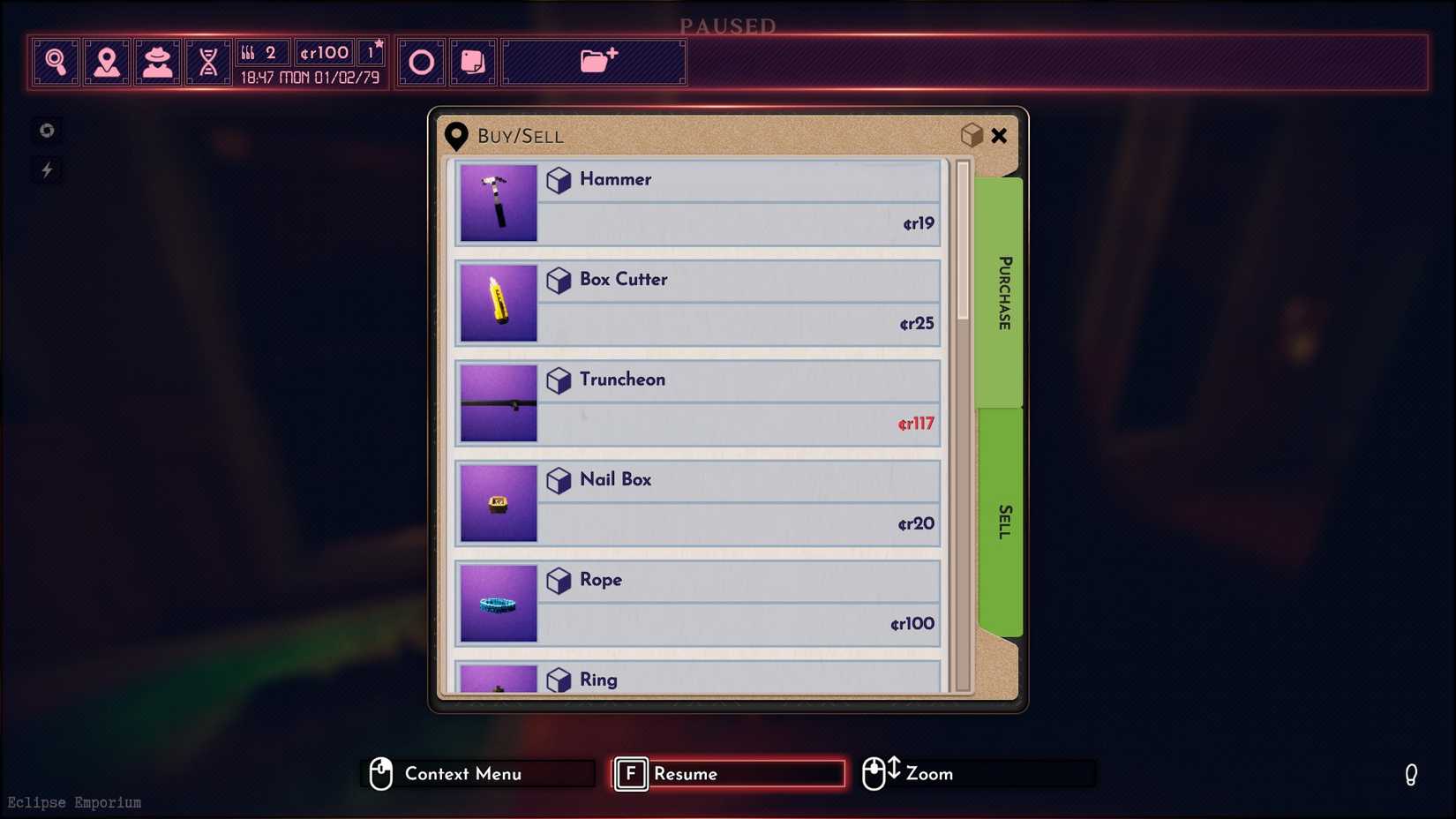Screen dimensions: 1456x819
Task: Click the circle status icon near the notes
Action: (x=421, y=61)
